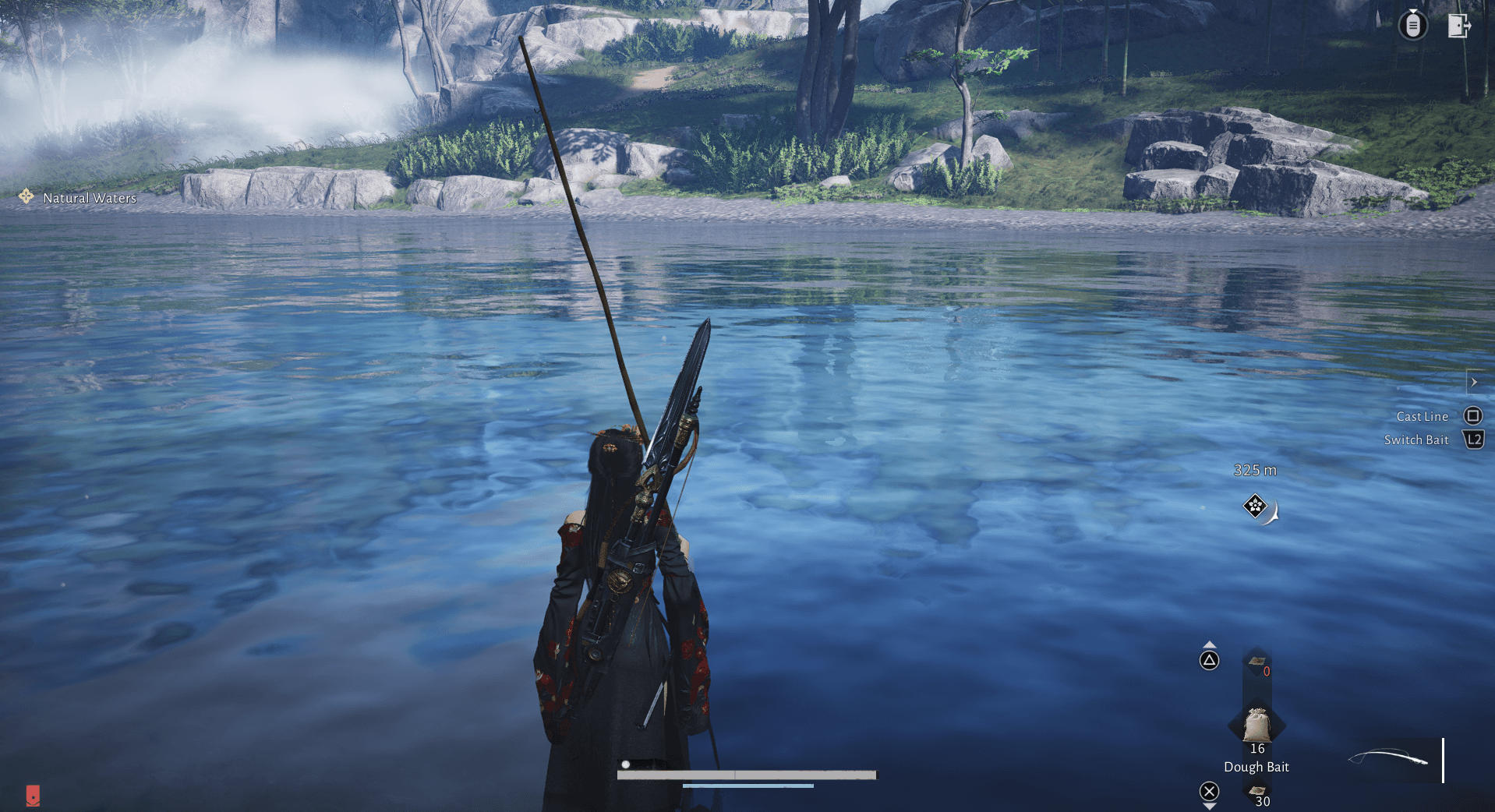1495x812 pixels.
Task: Select the 325 m quest waypoint marker
Action: click(1255, 507)
